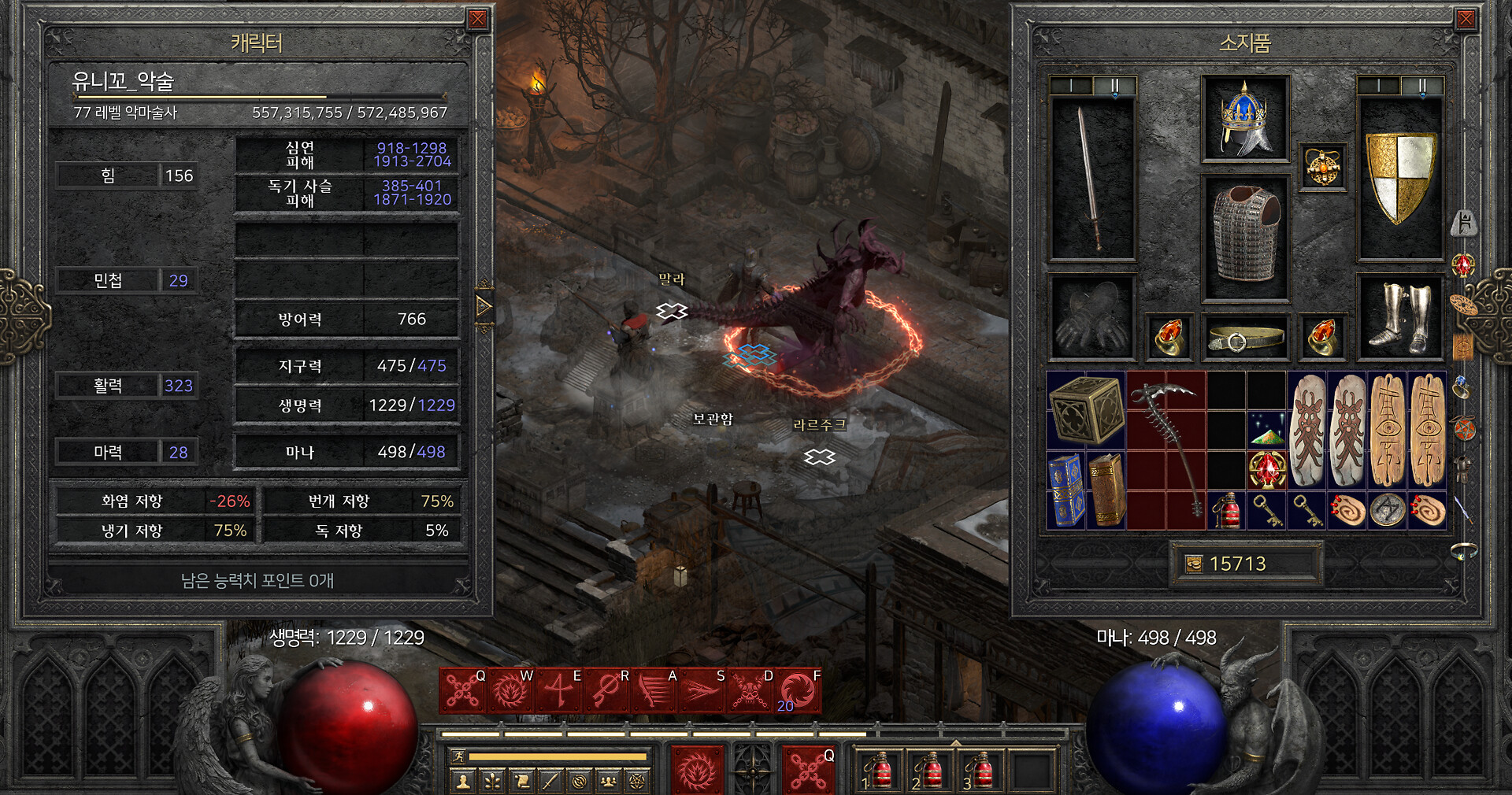Expand character panel with the side arrow
Image resolution: width=1512 pixels, height=795 pixels.
[x=484, y=306]
